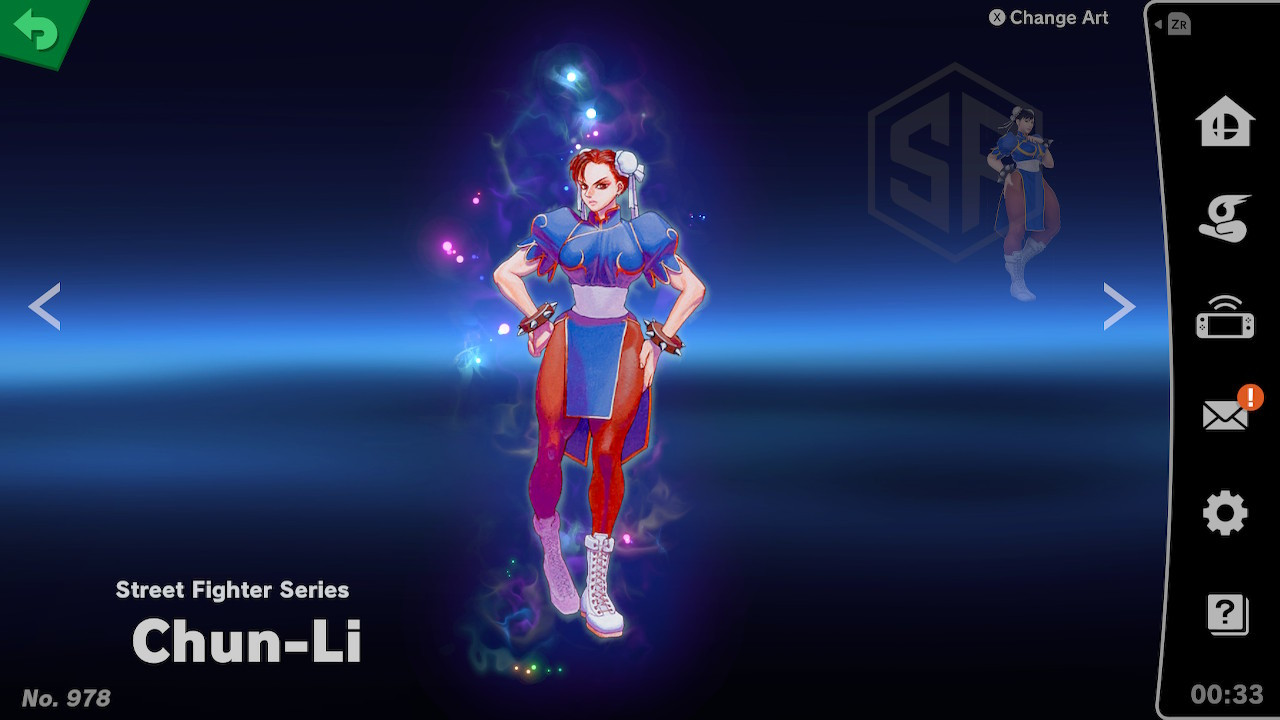Select the Street Fighter Series label
Viewport: 1280px width, 720px height.
pyautogui.click(x=232, y=590)
